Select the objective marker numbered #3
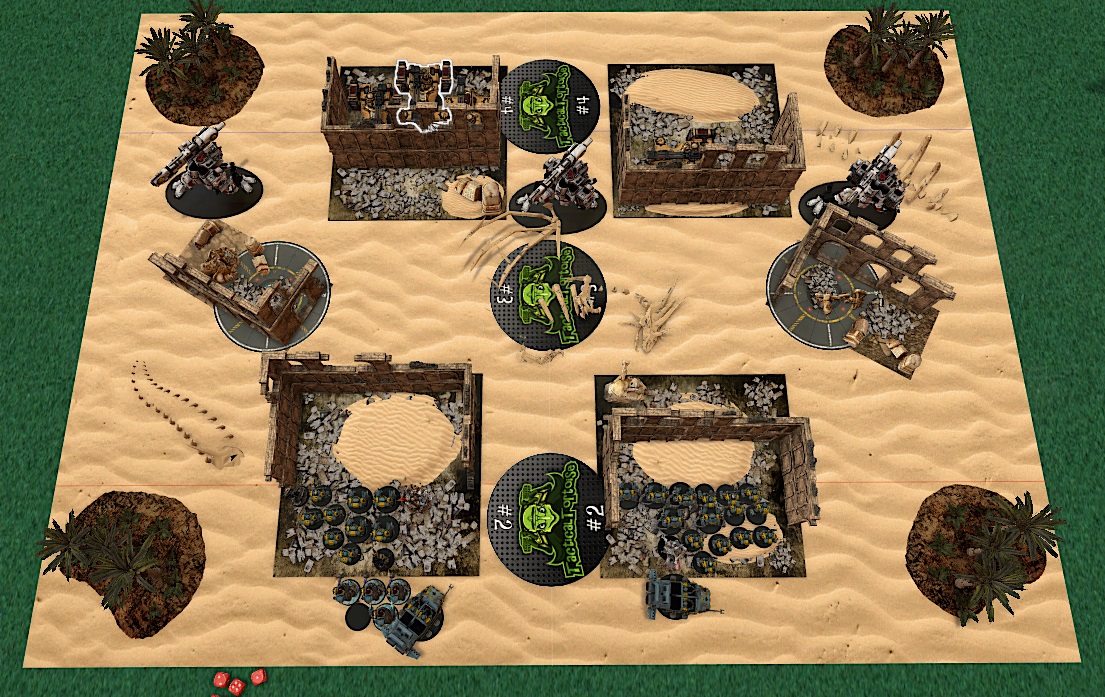The image size is (1105, 697). coord(548,297)
